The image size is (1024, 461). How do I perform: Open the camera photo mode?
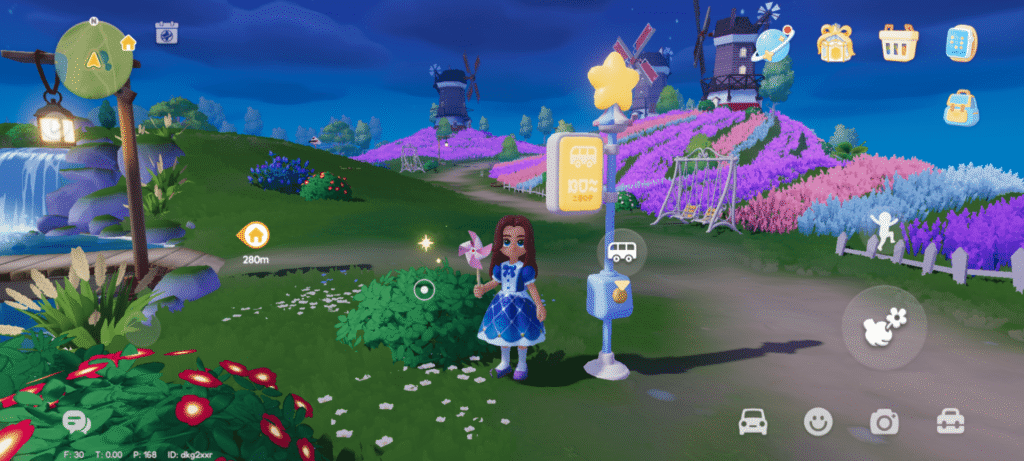(884, 422)
